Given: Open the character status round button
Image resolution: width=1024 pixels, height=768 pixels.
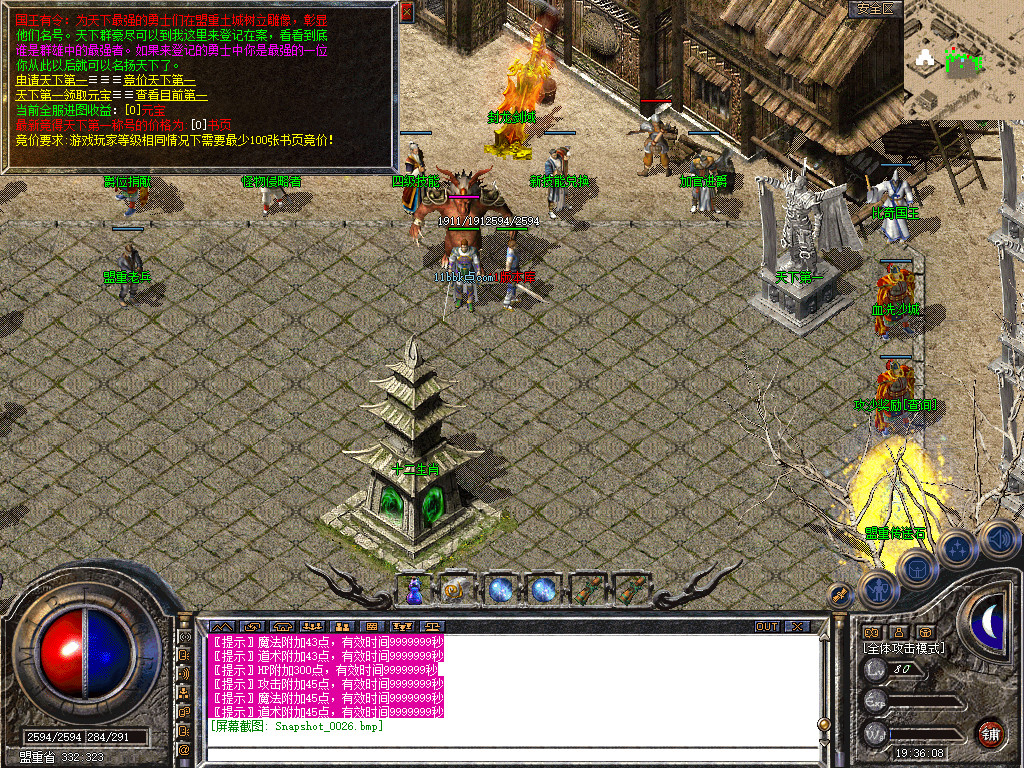Looking at the screenshot, I should (875, 589).
